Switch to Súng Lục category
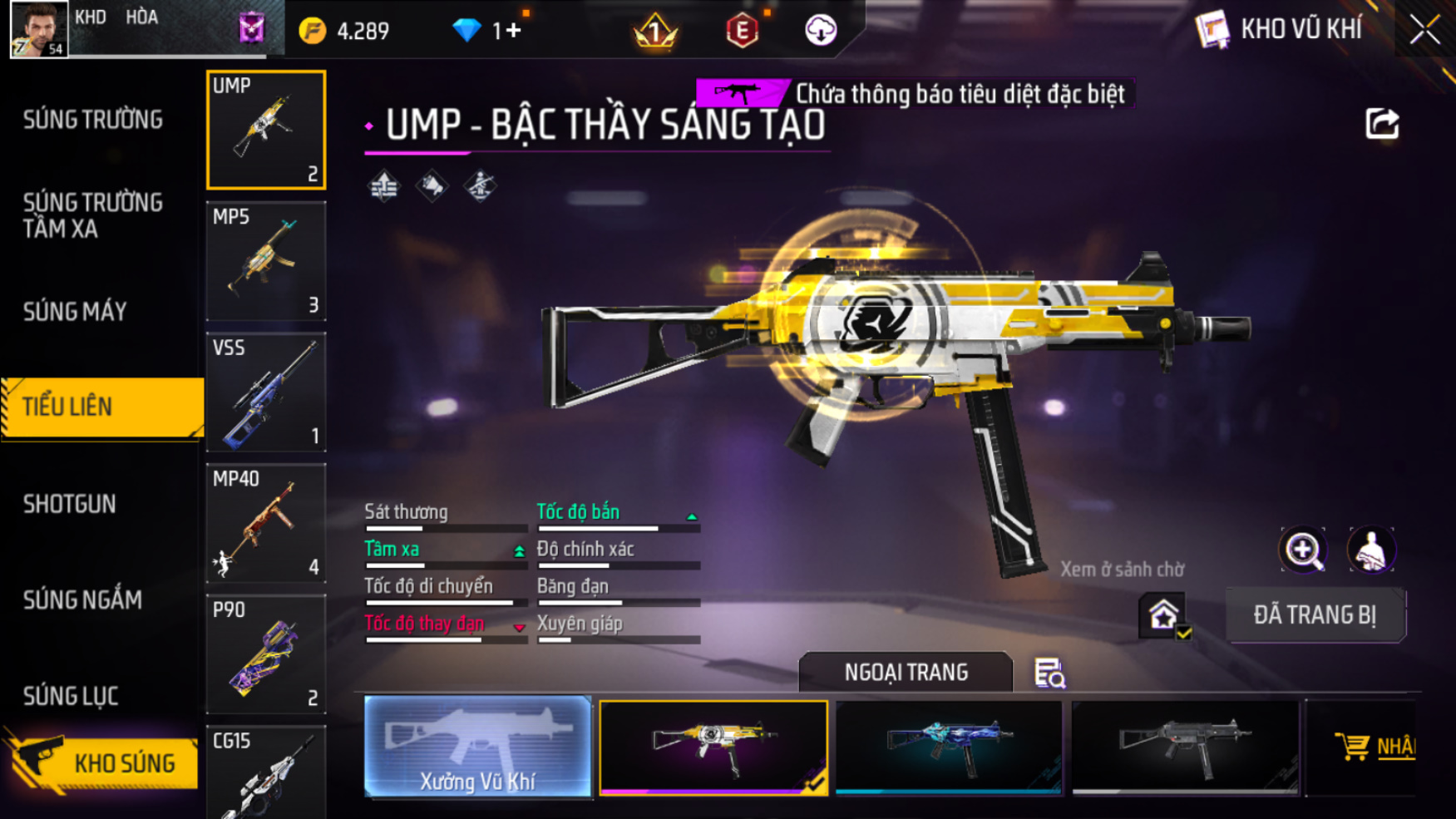 point(71,696)
